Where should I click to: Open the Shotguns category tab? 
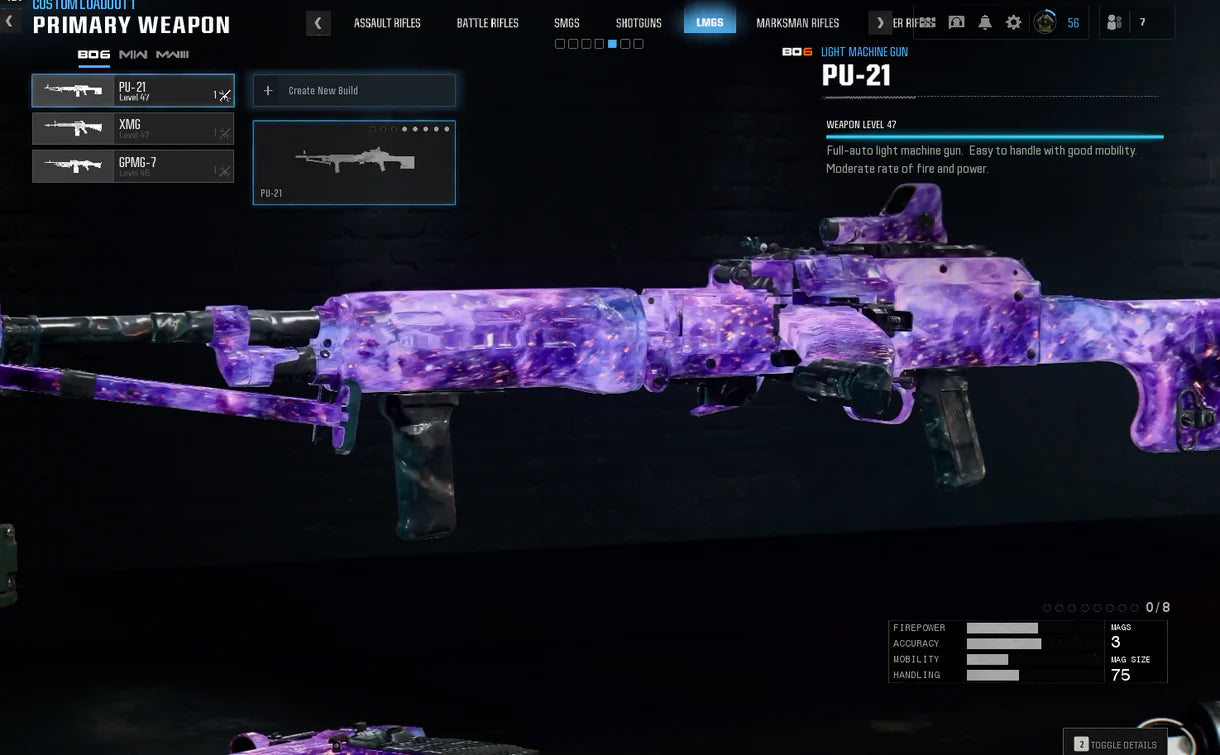[638, 23]
